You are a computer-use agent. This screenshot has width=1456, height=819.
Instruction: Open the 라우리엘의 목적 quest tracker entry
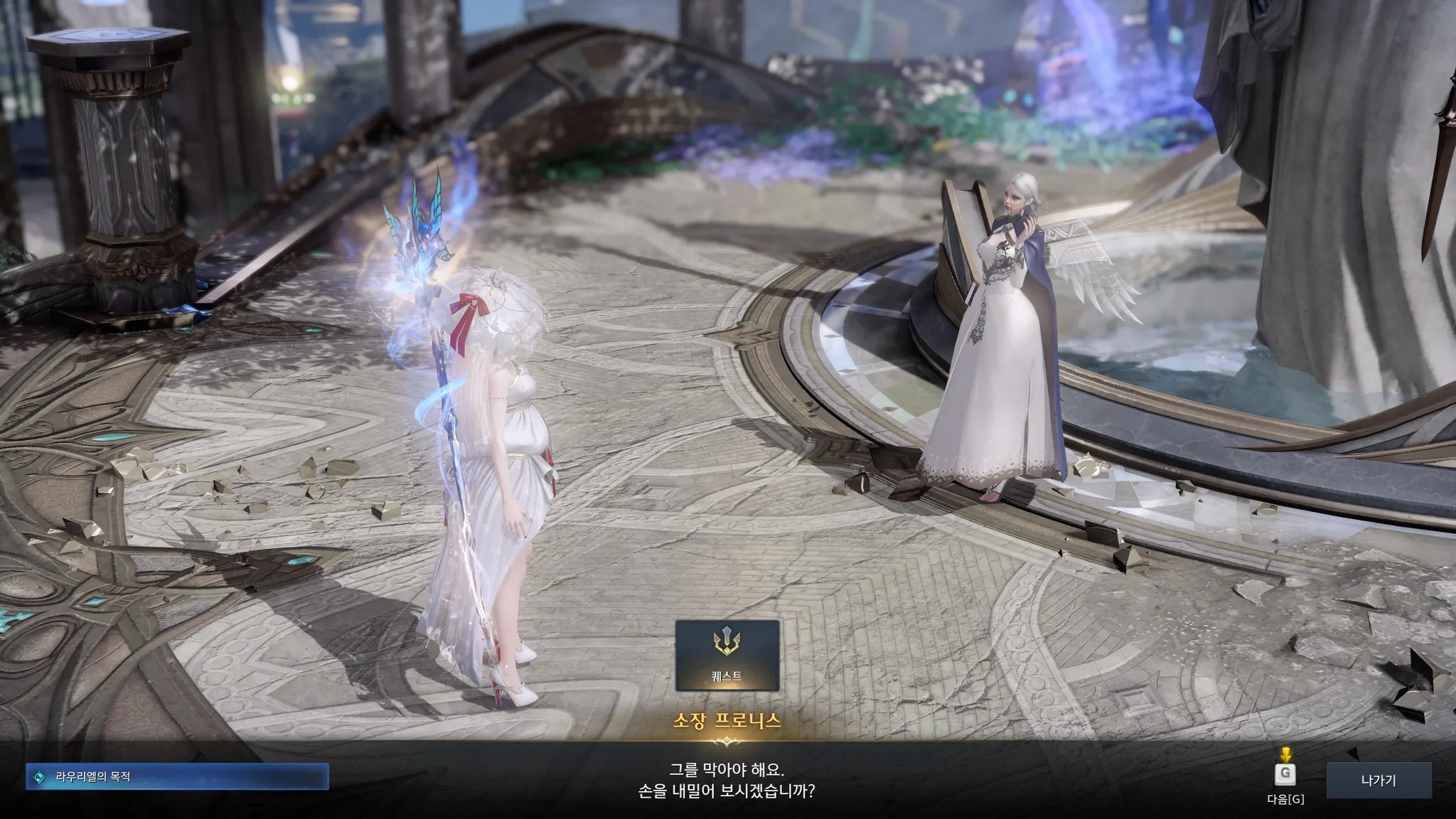[177, 777]
